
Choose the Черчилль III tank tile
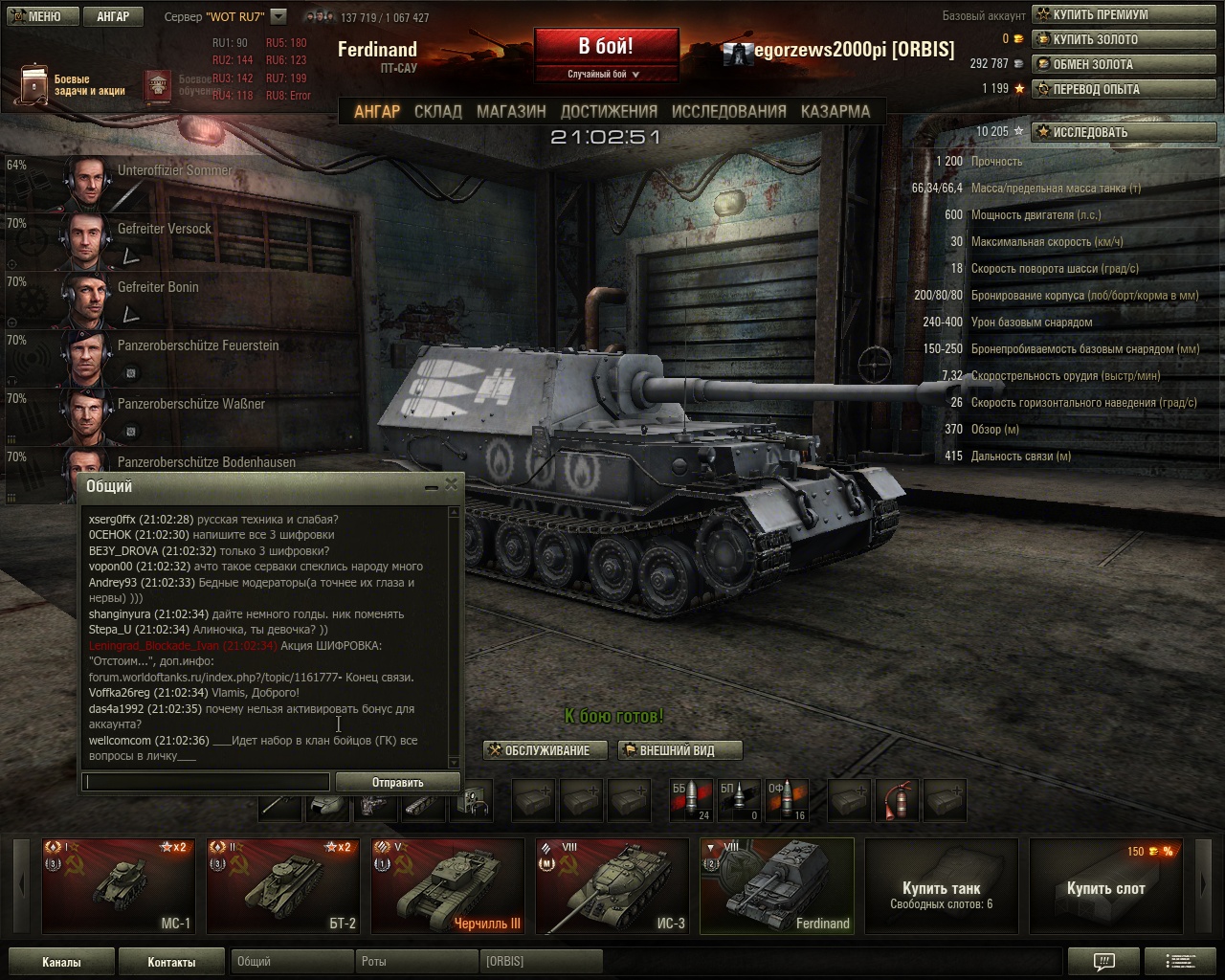pos(447,885)
